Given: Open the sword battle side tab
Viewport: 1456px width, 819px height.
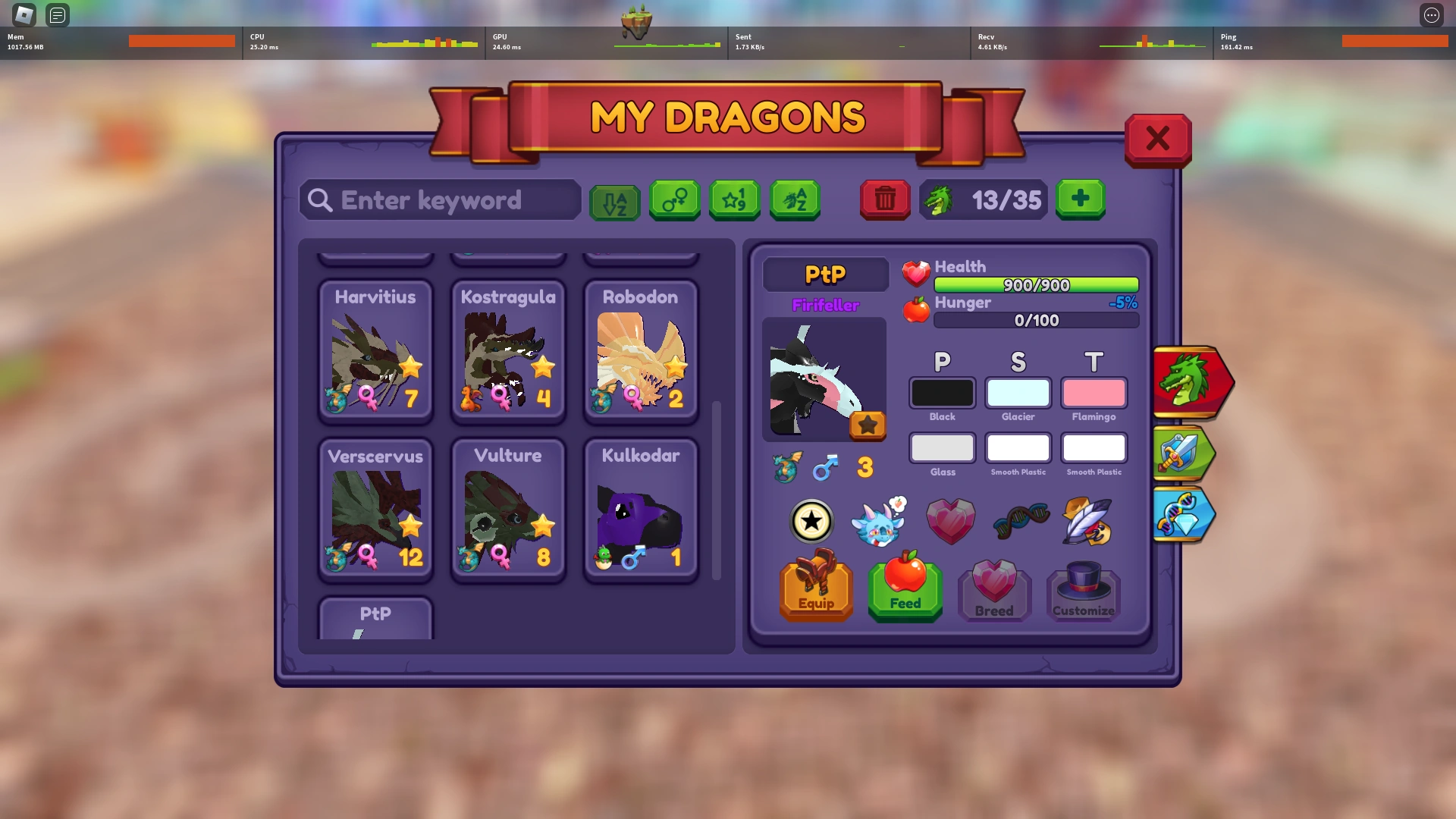Looking at the screenshot, I should [x=1183, y=453].
